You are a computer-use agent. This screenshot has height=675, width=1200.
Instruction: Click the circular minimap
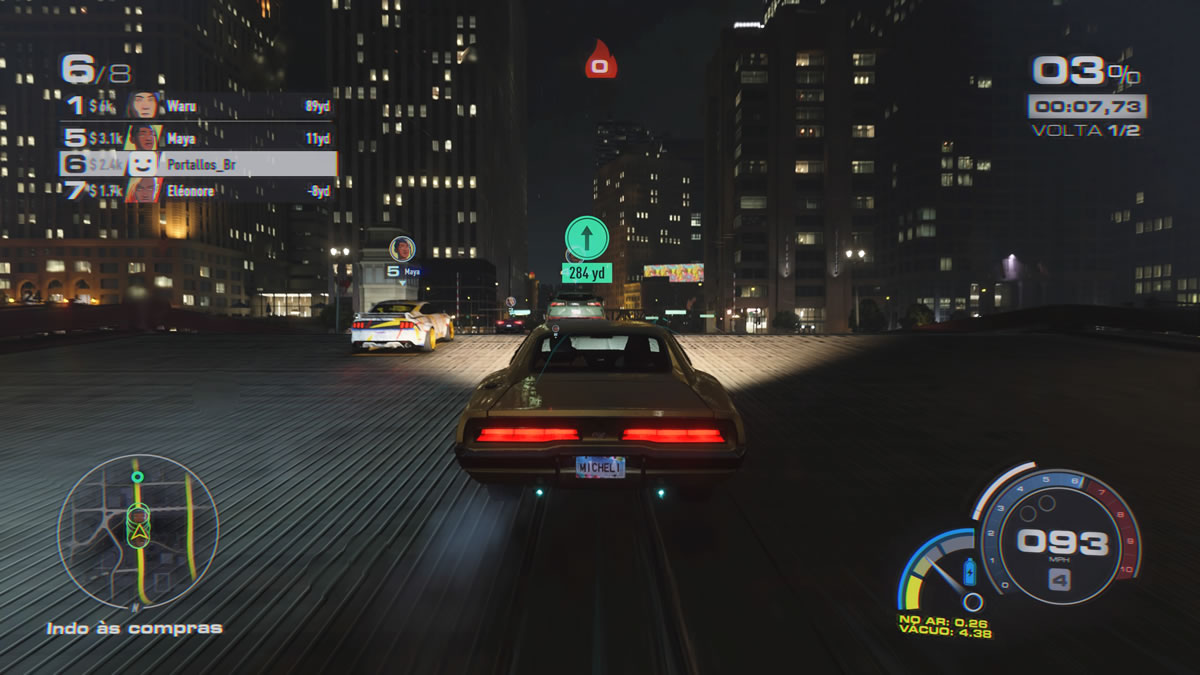coord(137,531)
